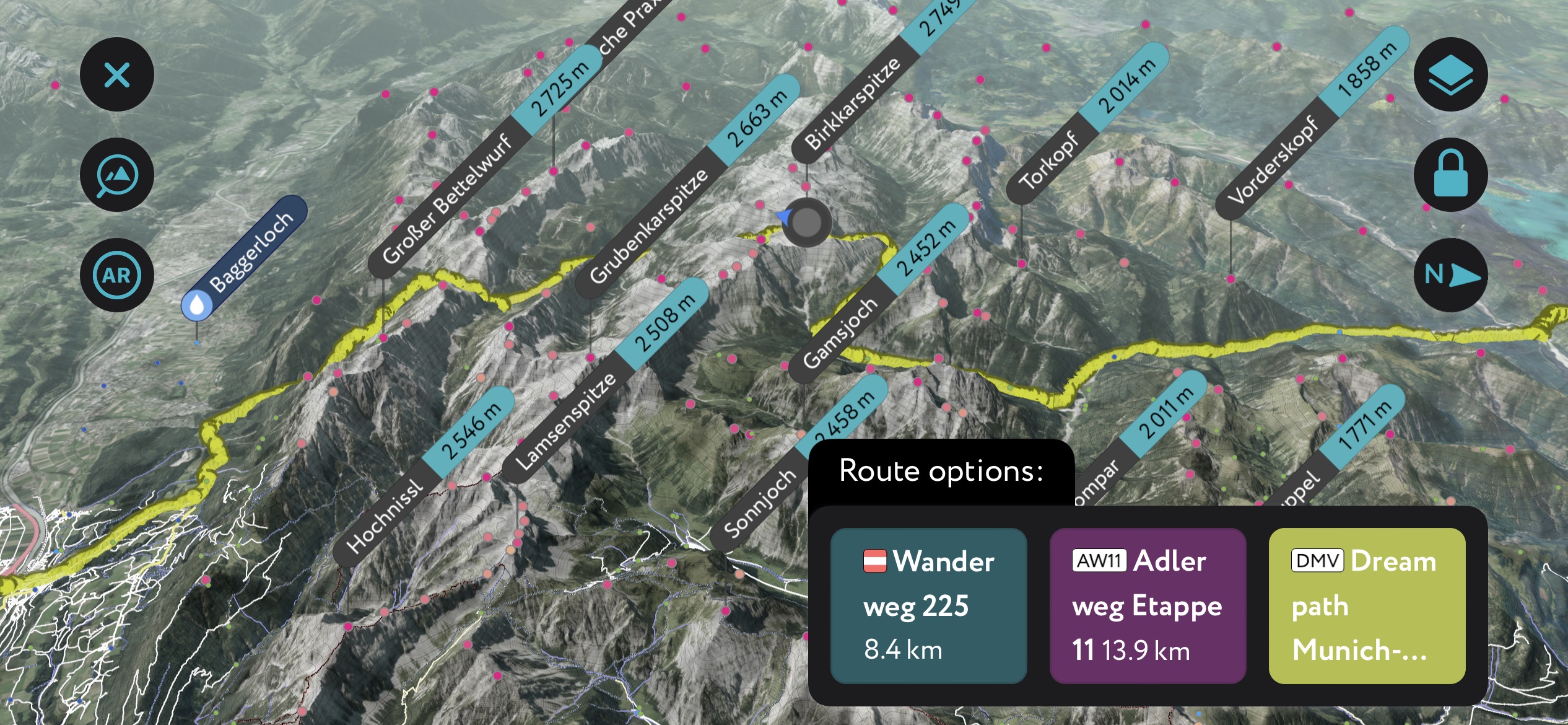The width and height of the screenshot is (1568, 725).
Task: Enable north lock via the compass control
Action: coord(1451,275)
